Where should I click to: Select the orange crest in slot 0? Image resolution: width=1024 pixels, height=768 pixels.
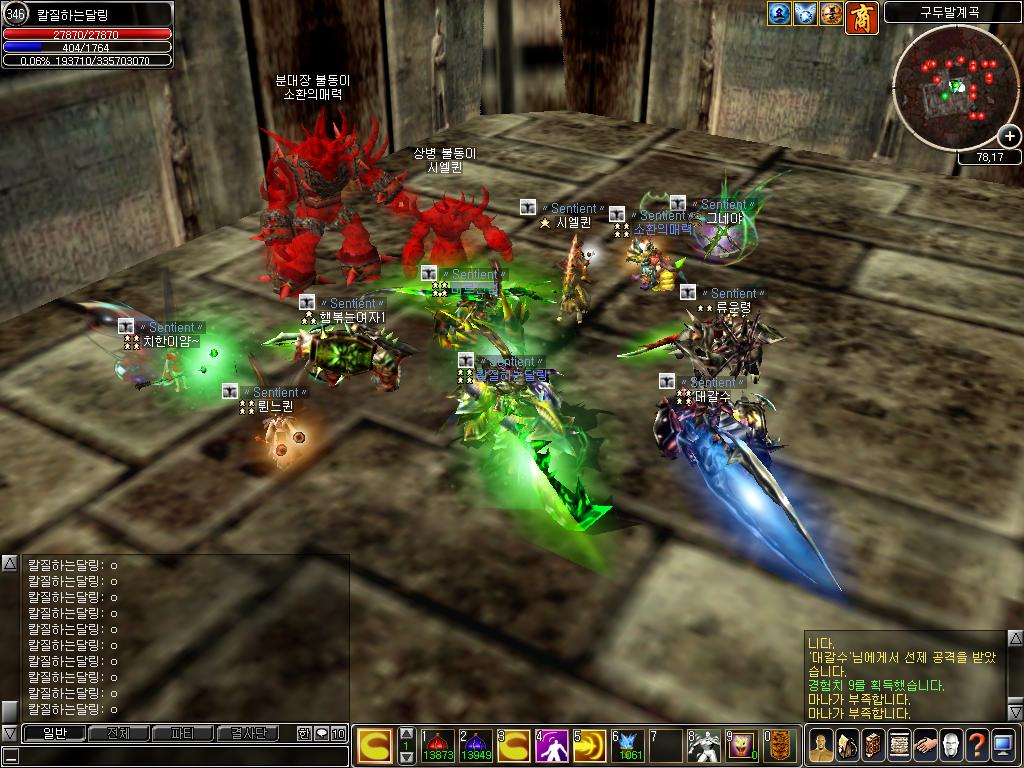click(x=780, y=746)
